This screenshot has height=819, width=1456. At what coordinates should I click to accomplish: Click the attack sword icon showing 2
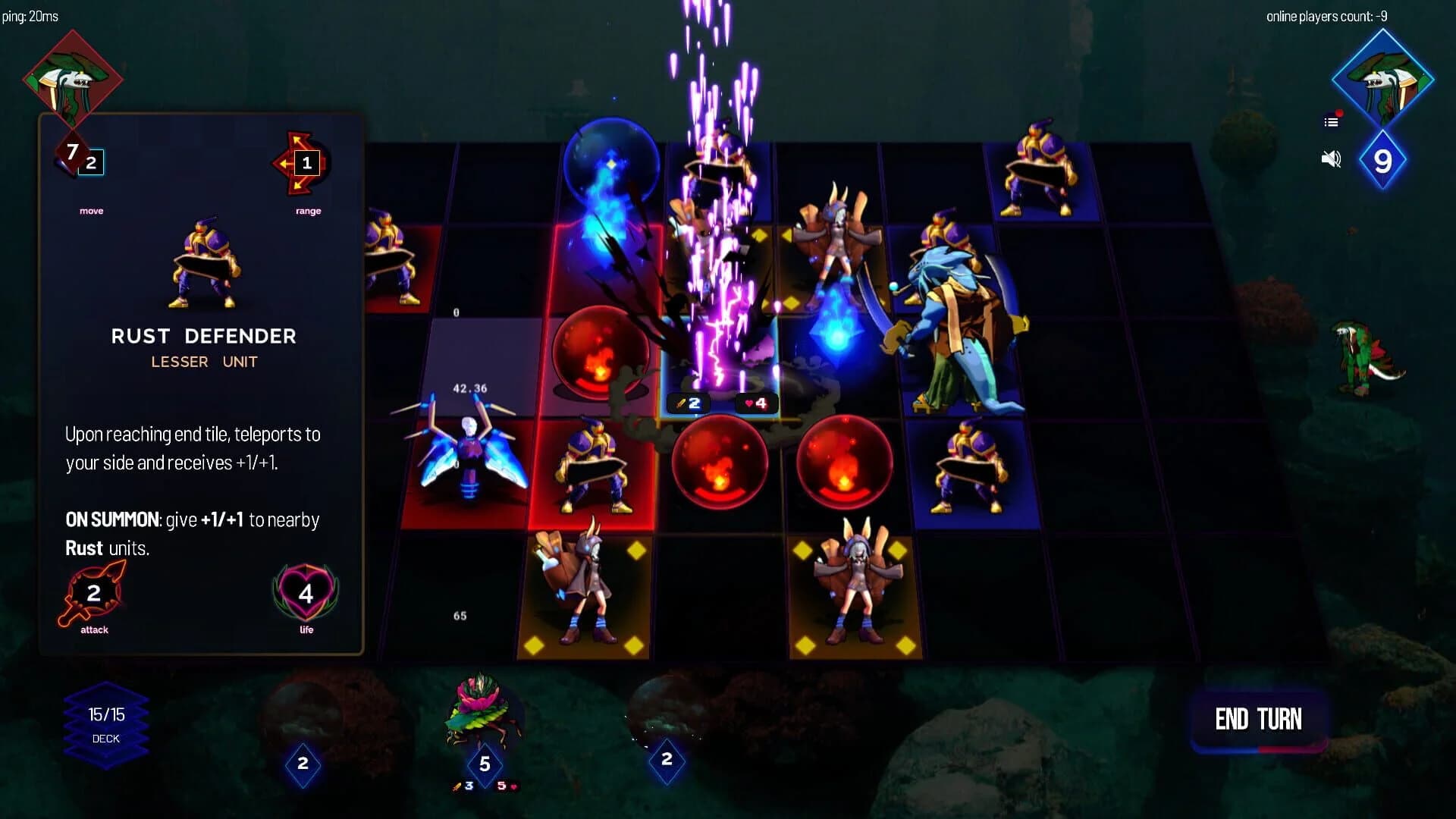click(93, 594)
